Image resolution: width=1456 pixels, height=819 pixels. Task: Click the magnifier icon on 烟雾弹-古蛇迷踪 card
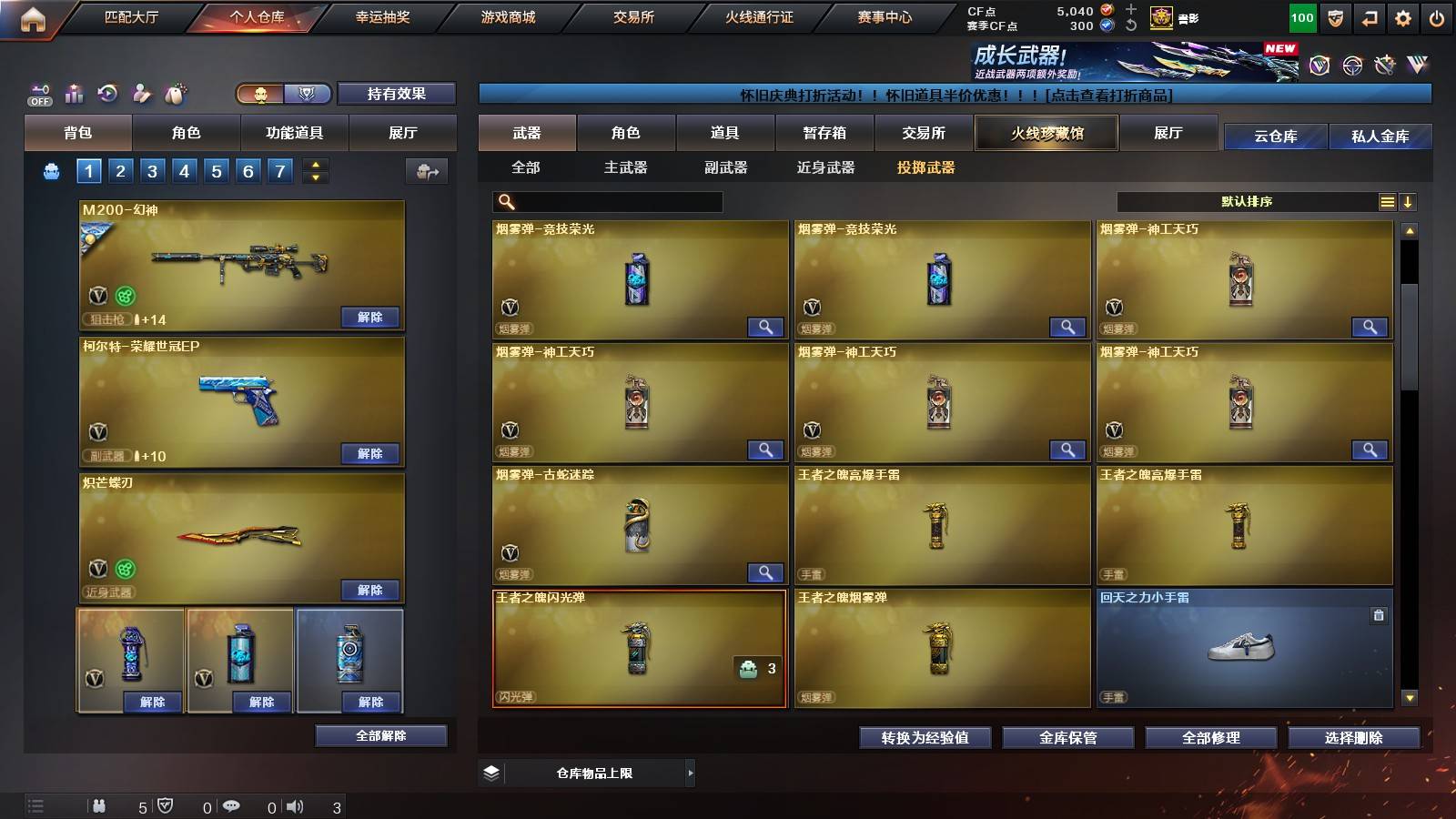coord(767,572)
